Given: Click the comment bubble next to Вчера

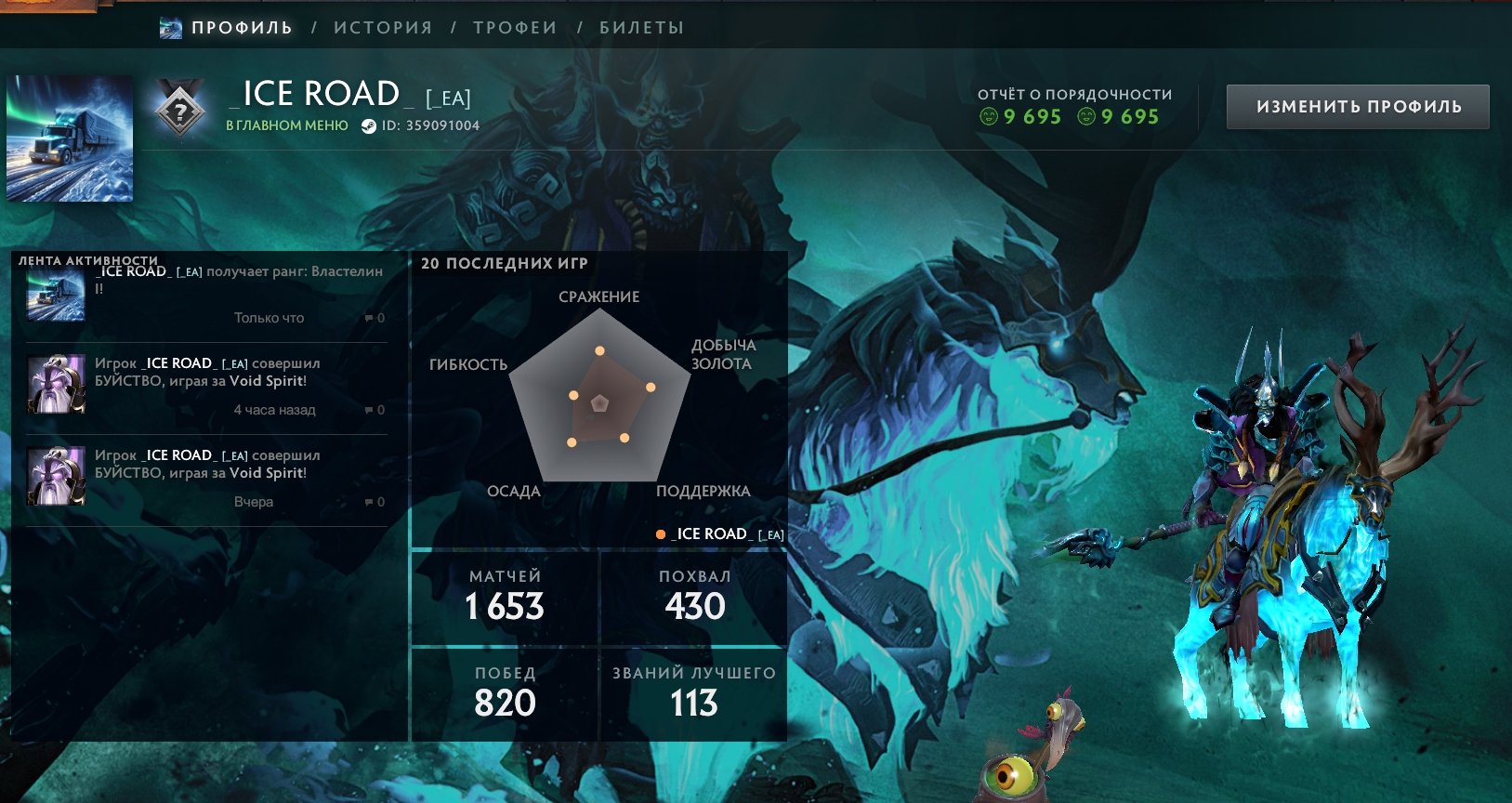Looking at the screenshot, I should coord(370,501).
